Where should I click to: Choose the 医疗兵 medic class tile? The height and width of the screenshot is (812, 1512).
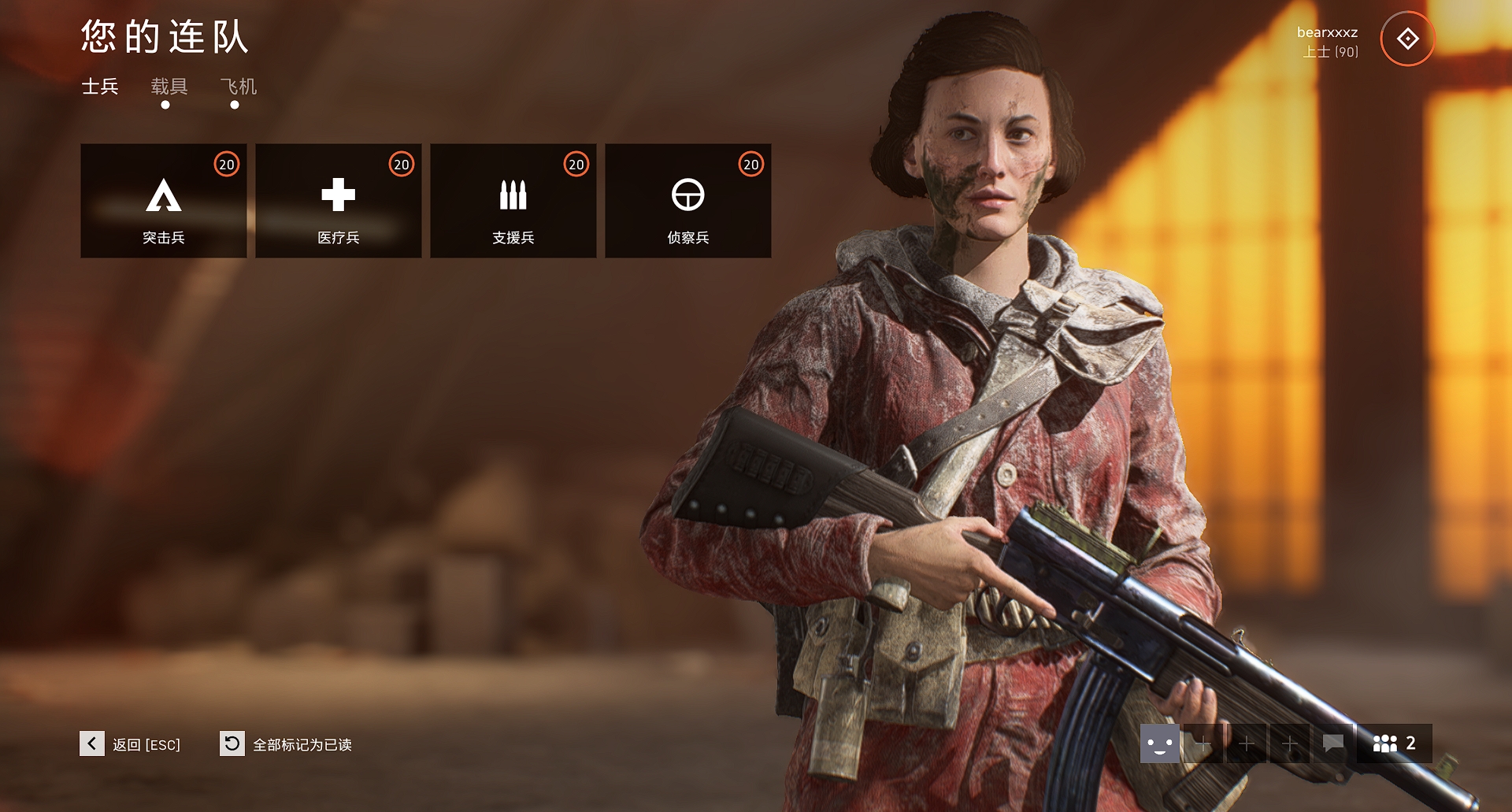(x=339, y=201)
